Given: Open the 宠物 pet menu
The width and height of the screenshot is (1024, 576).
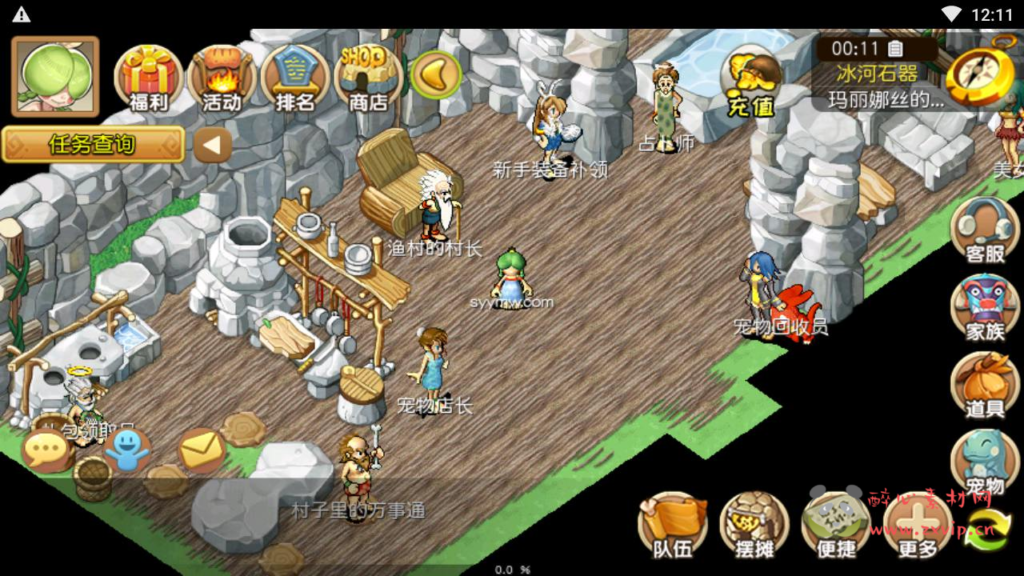Looking at the screenshot, I should tap(984, 462).
